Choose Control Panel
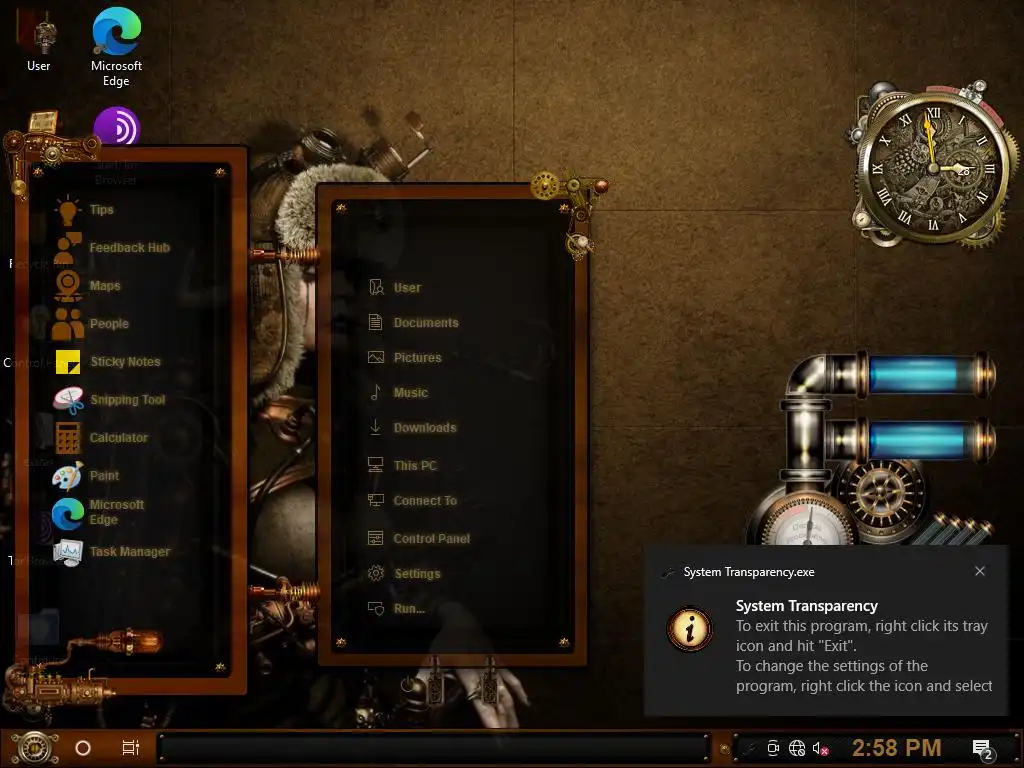 tap(431, 539)
